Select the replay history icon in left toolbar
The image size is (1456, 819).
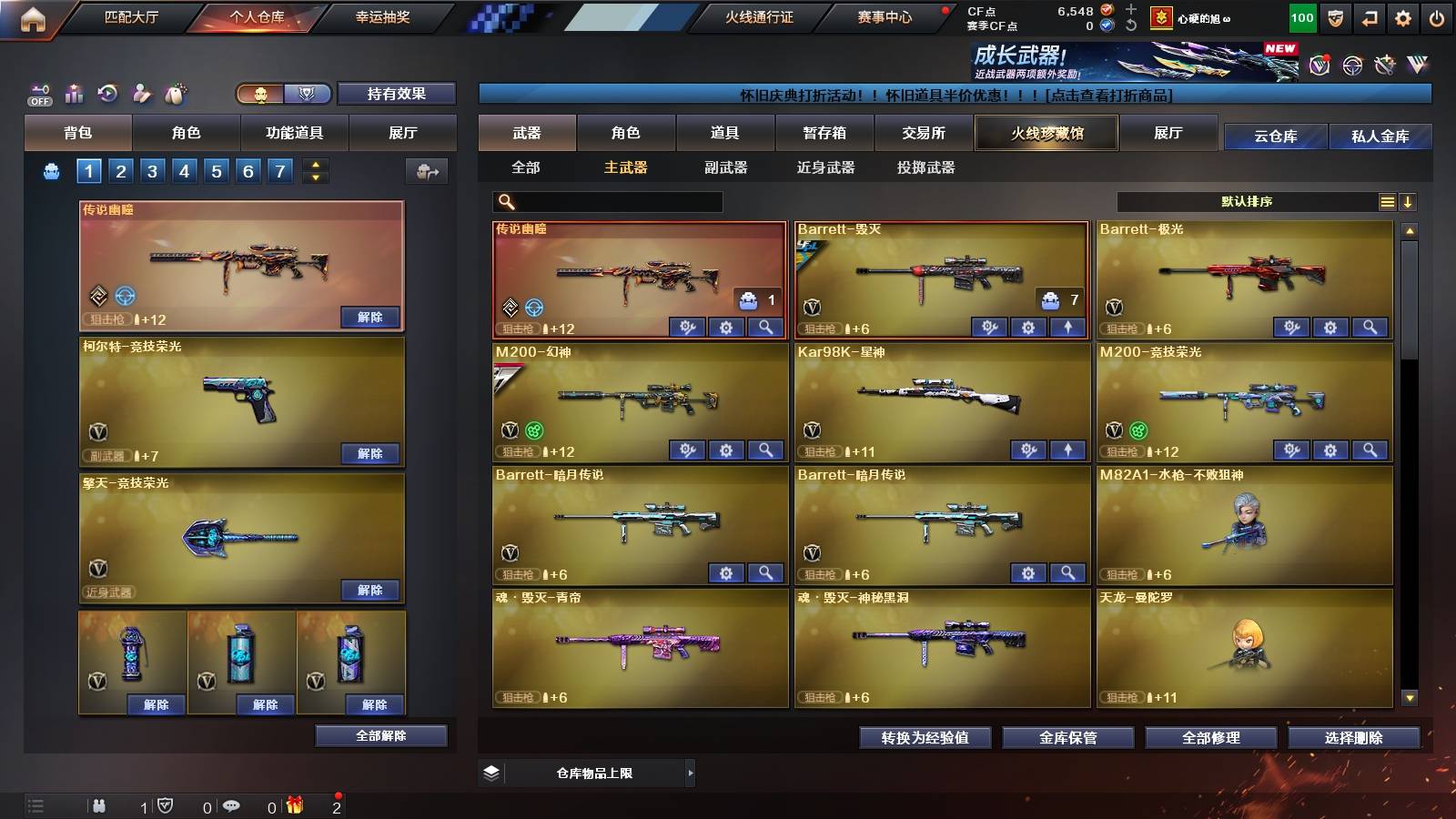[107, 92]
